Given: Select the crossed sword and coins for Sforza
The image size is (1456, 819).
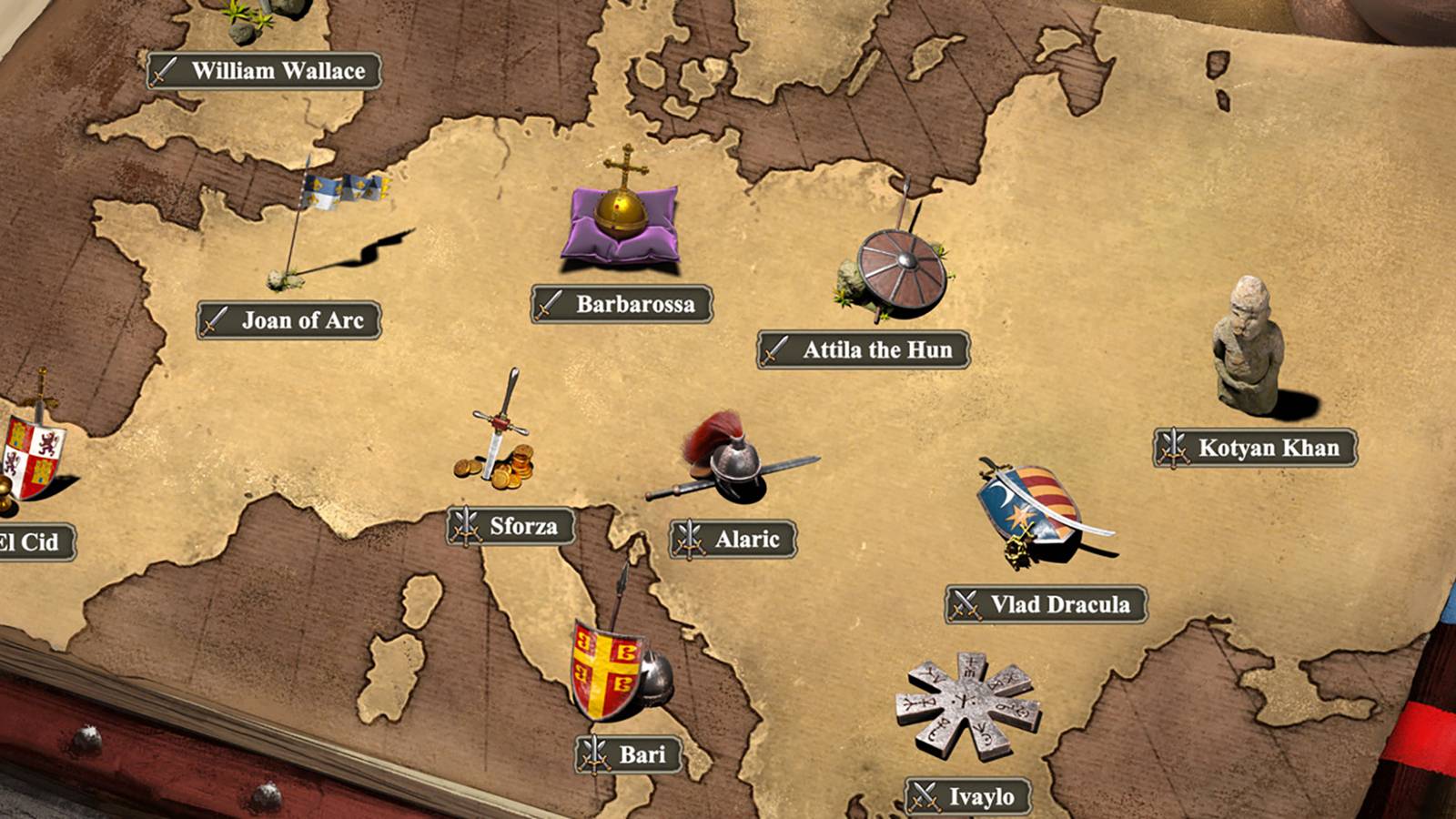Looking at the screenshot, I should pos(500,437).
